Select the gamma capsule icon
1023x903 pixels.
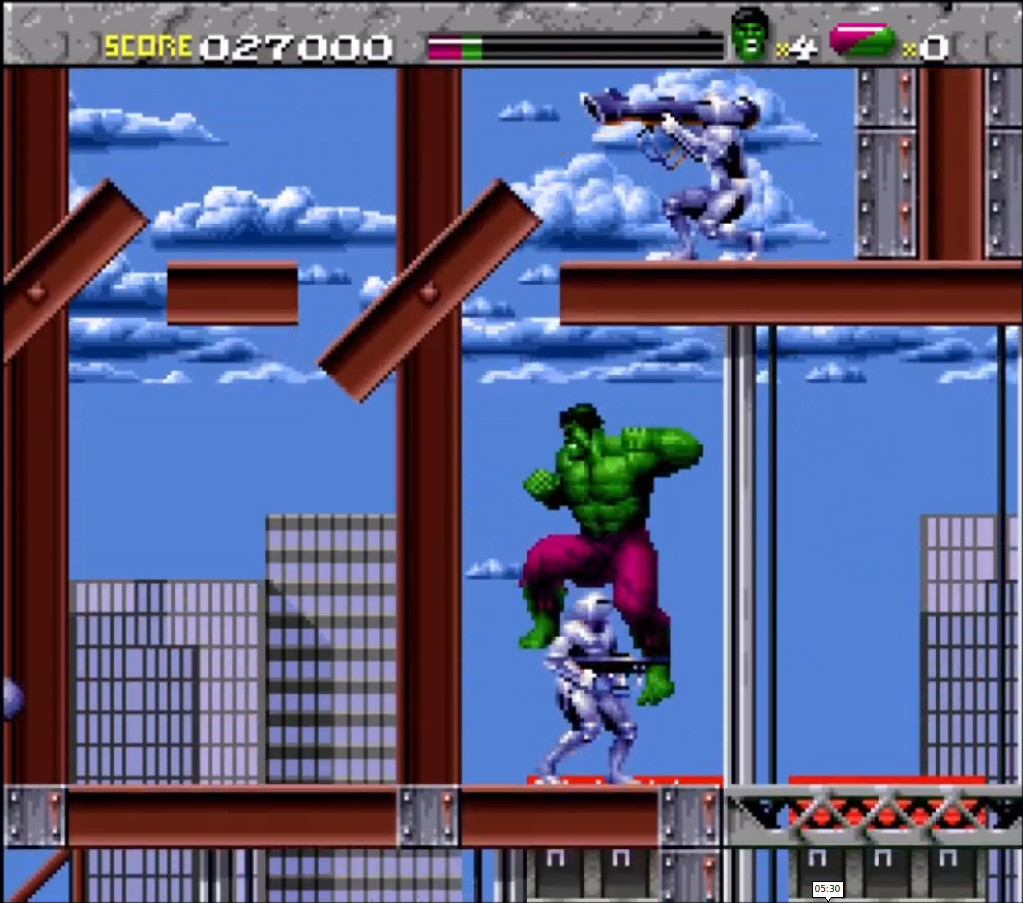(862, 40)
